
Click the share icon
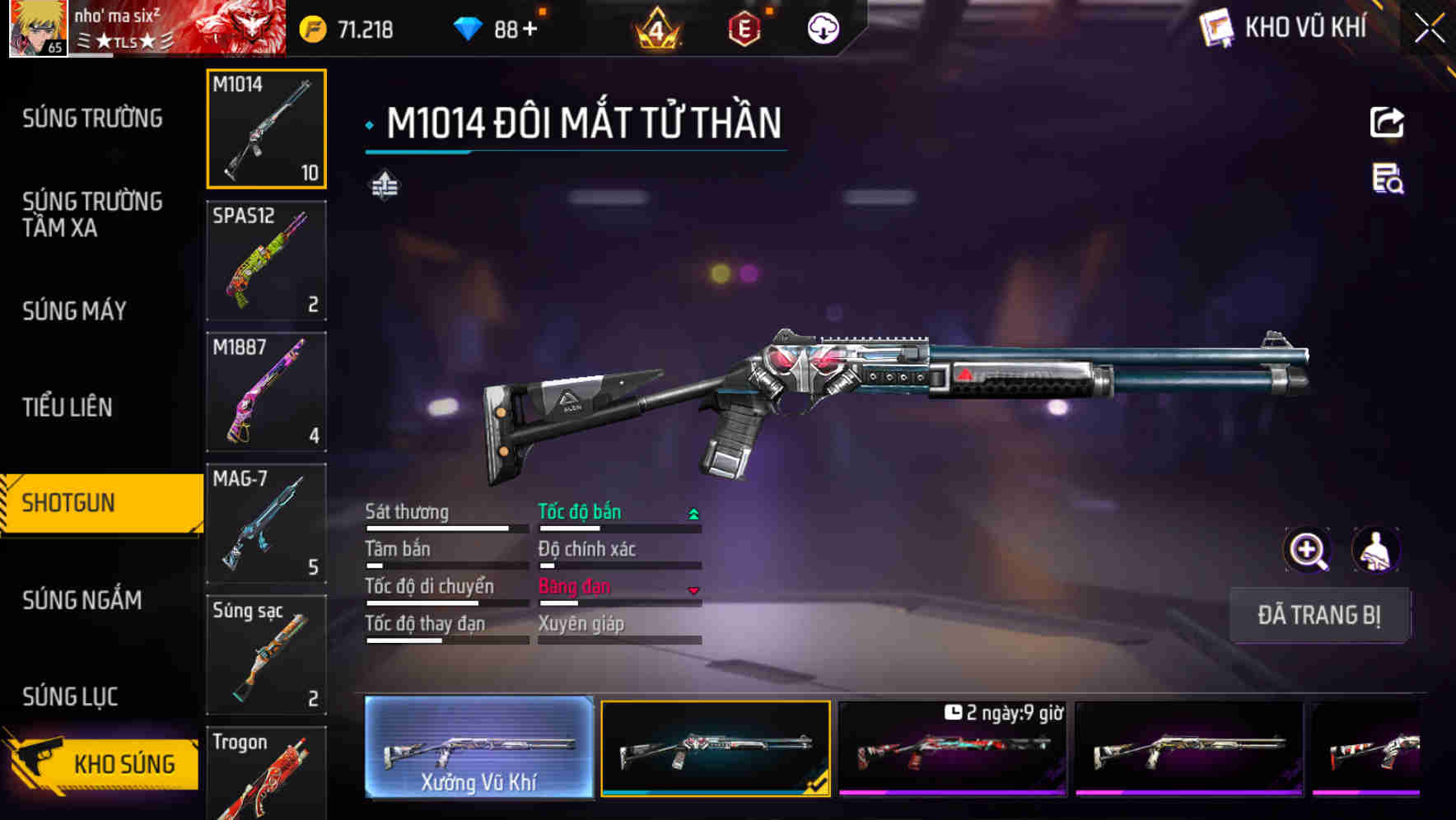1387,123
